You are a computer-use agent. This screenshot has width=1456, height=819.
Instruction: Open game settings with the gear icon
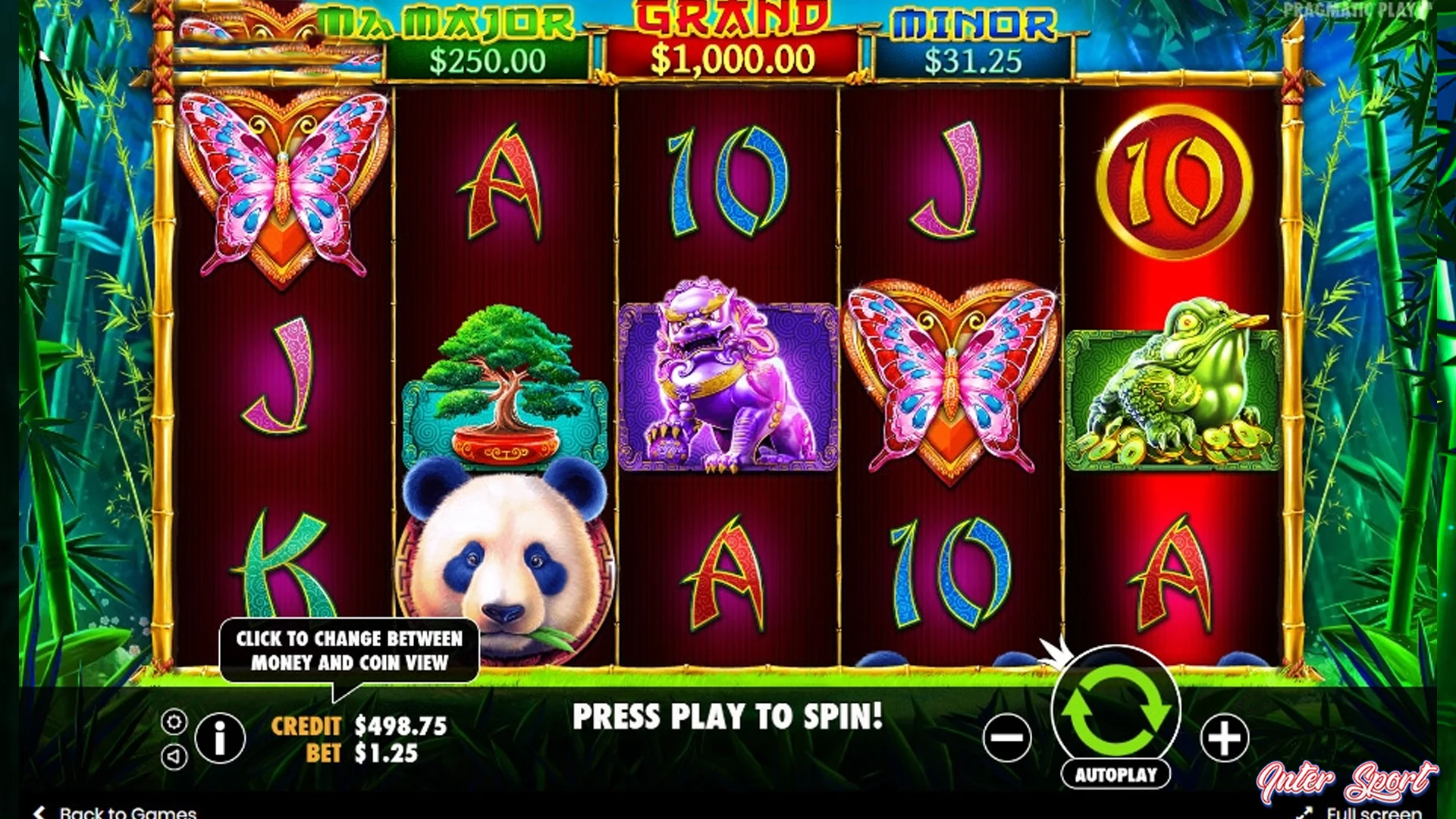(x=174, y=721)
